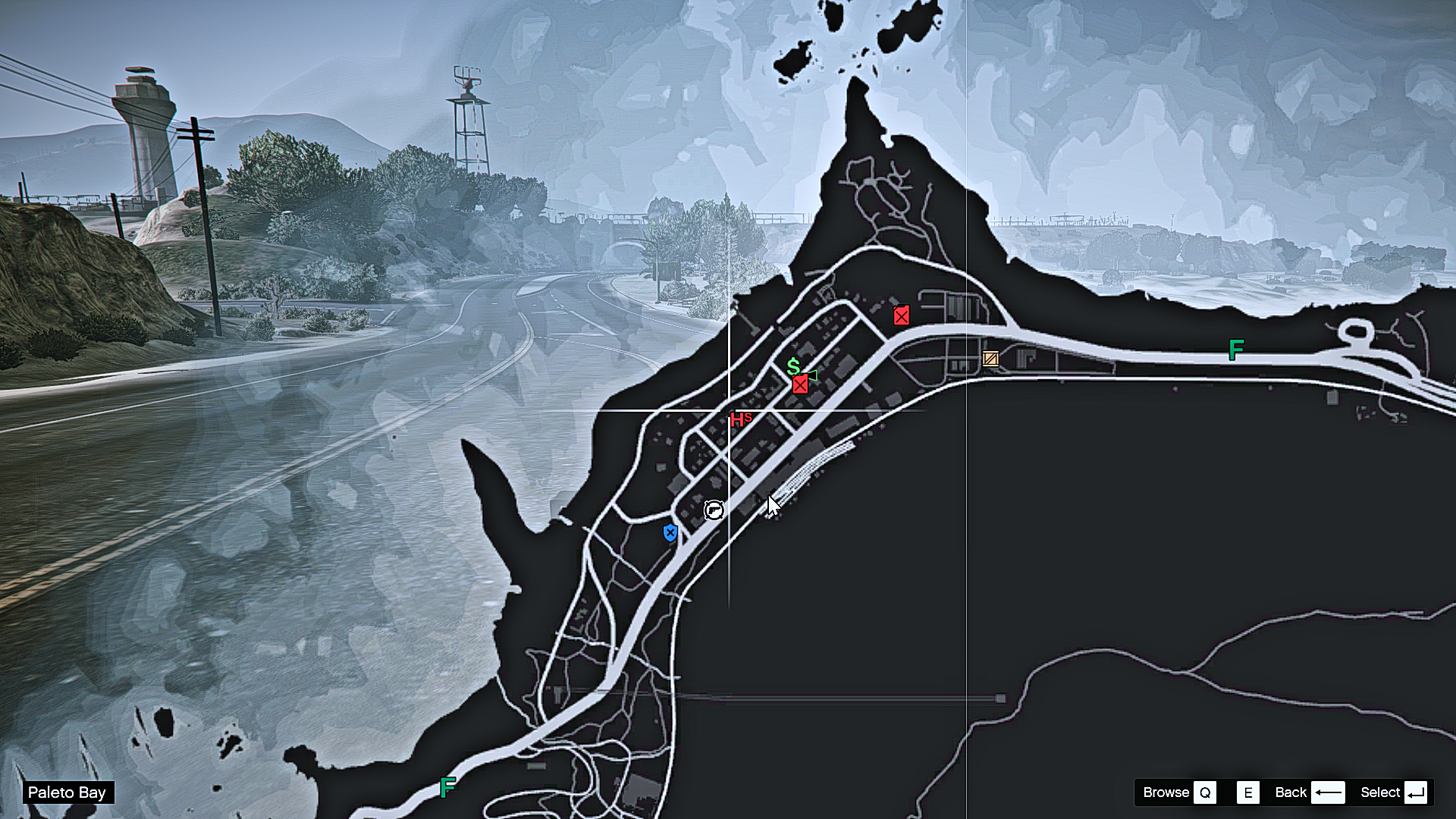Select the pistol gun shop marker

pyautogui.click(x=714, y=510)
